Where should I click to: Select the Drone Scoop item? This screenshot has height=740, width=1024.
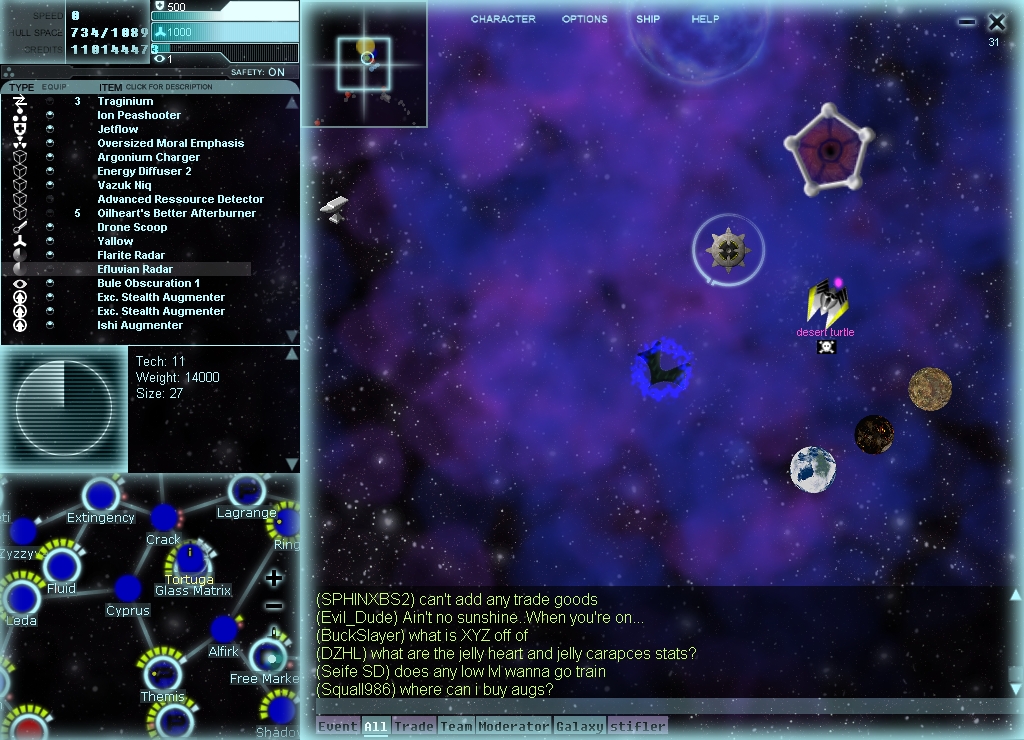point(132,227)
